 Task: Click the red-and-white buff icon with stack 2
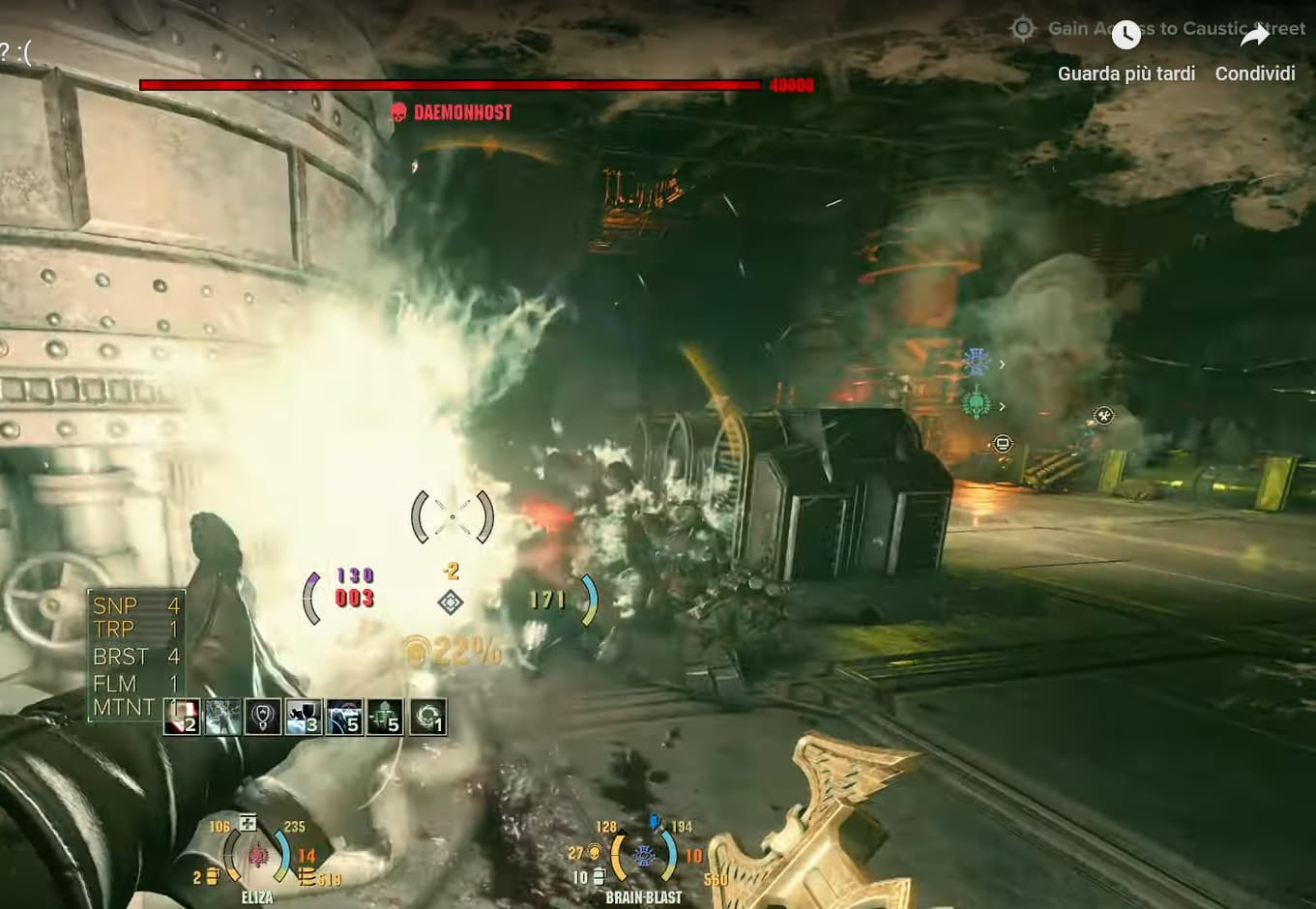coord(182,718)
